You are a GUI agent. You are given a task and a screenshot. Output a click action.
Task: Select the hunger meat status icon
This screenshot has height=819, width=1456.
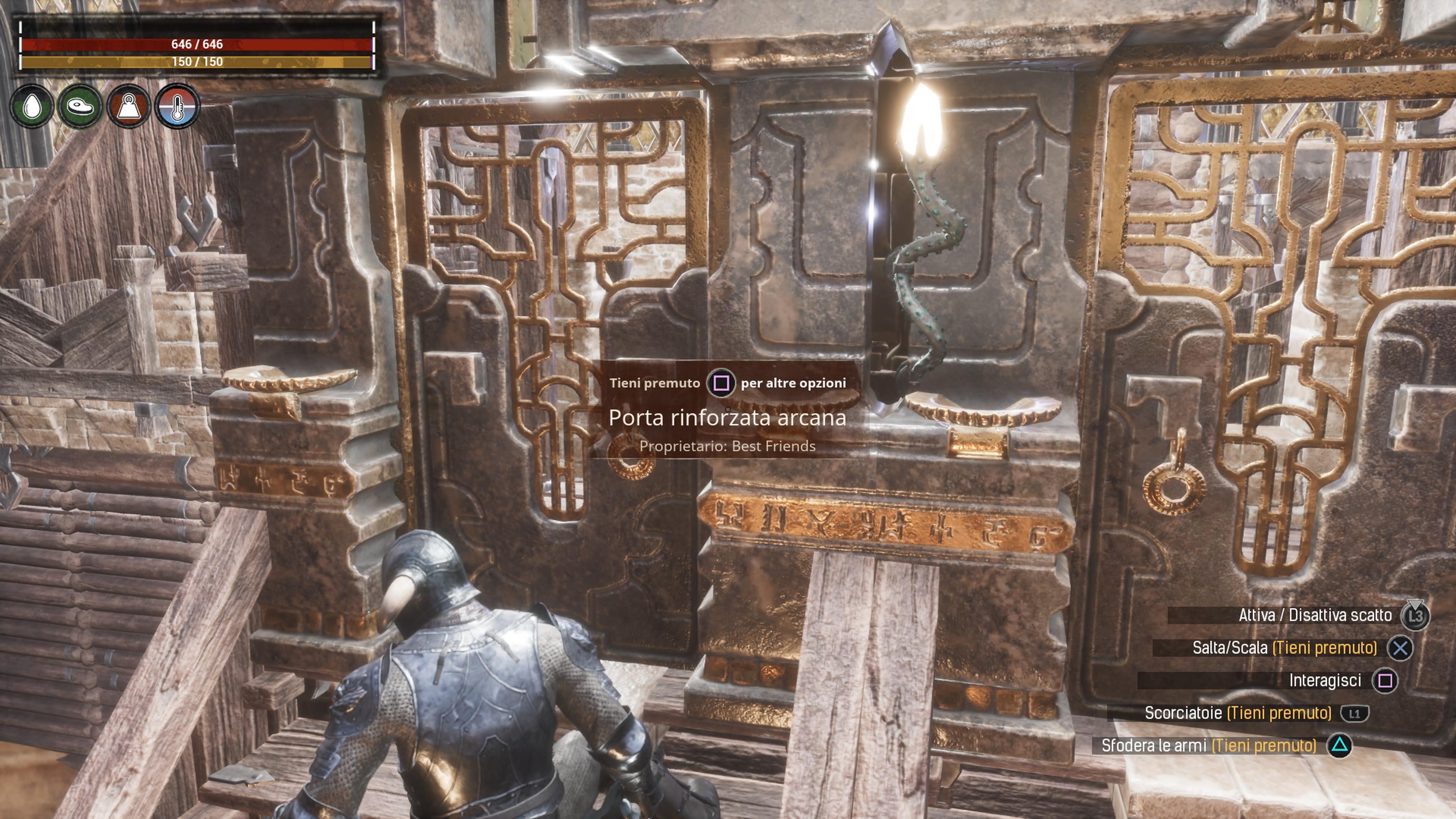pyautogui.click(x=80, y=106)
